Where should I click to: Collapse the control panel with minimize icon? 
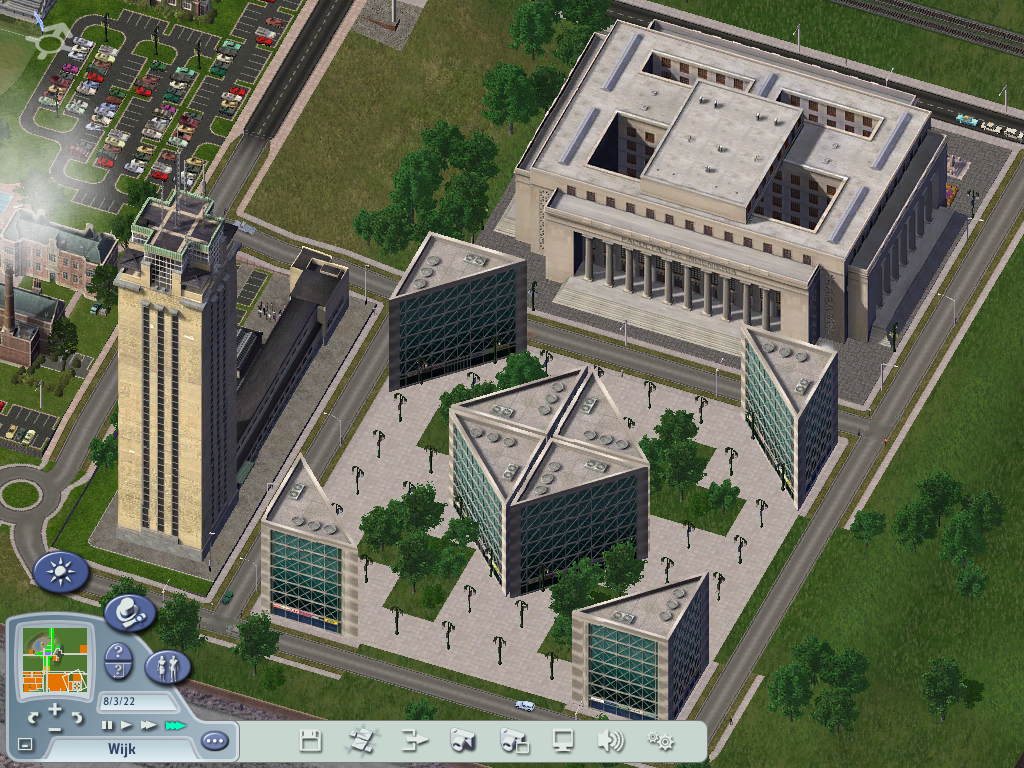click(25, 744)
